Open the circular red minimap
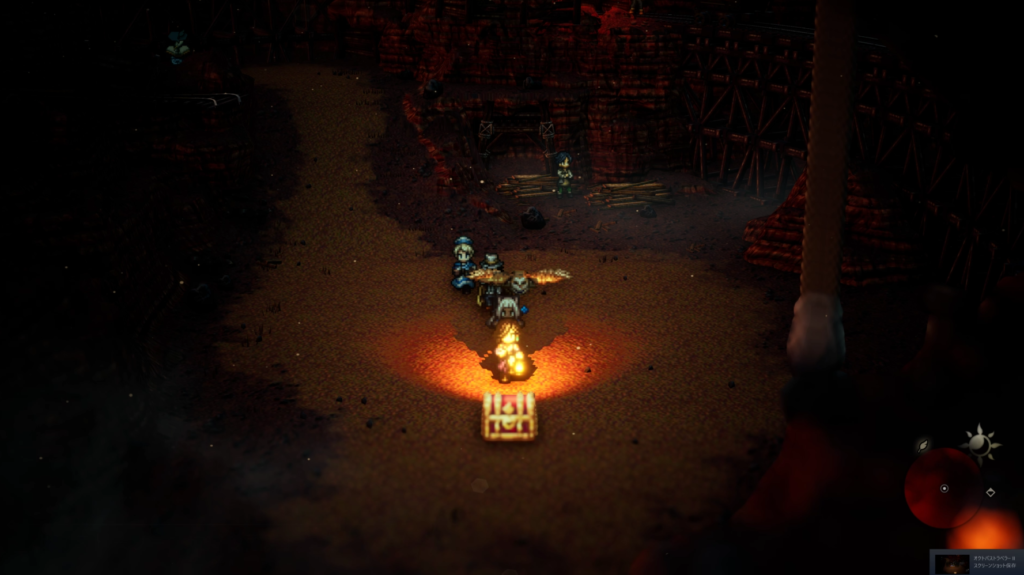Image resolution: width=1024 pixels, height=575 pixels. [943, 488]
